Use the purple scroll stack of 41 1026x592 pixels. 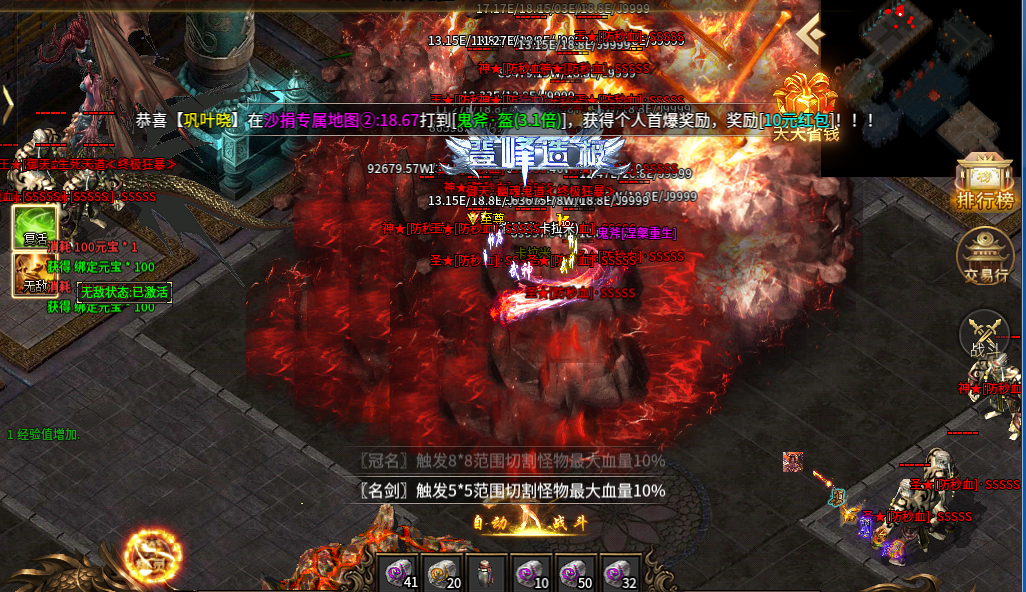coord(402,573)
